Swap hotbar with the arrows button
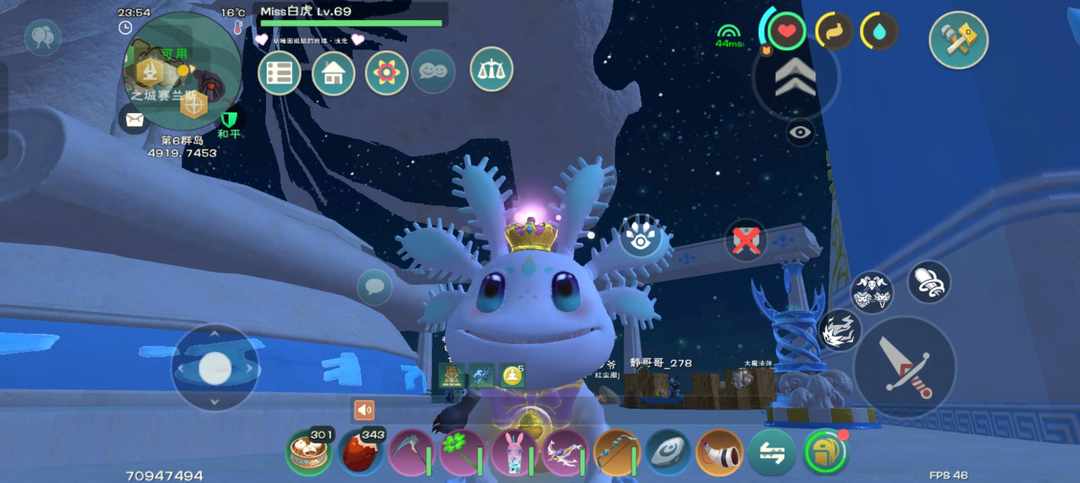The width and height of the screenshot is (1080, 483). click(772, 452)
